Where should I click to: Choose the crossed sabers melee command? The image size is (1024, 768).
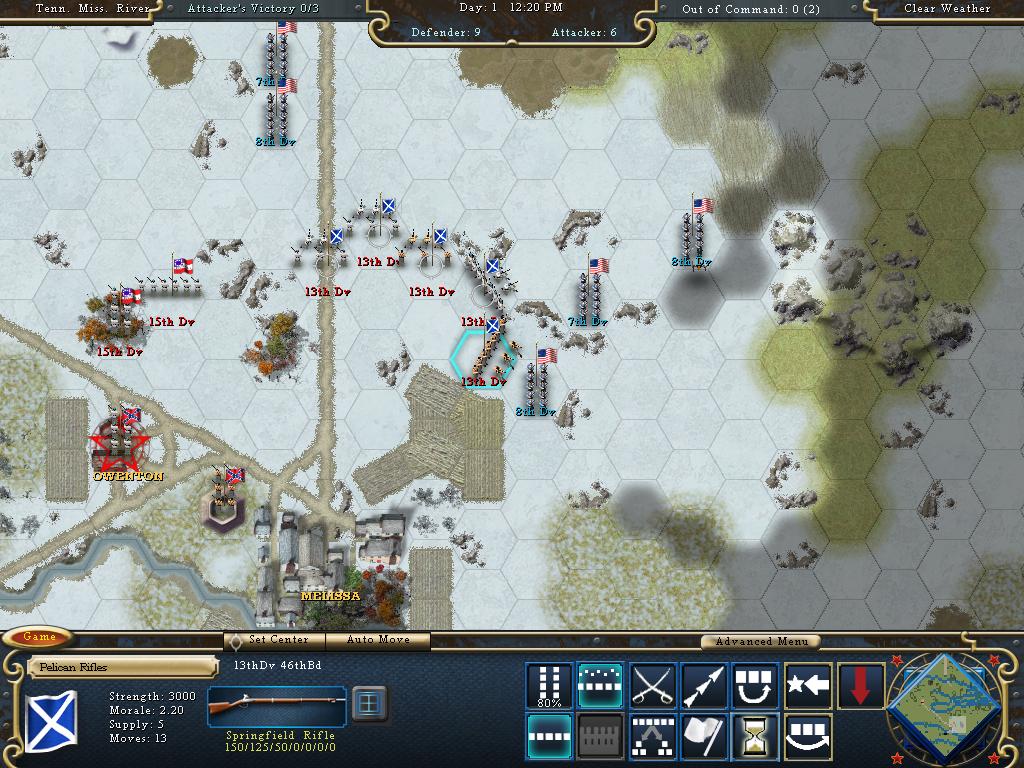[x=652, y=686]
